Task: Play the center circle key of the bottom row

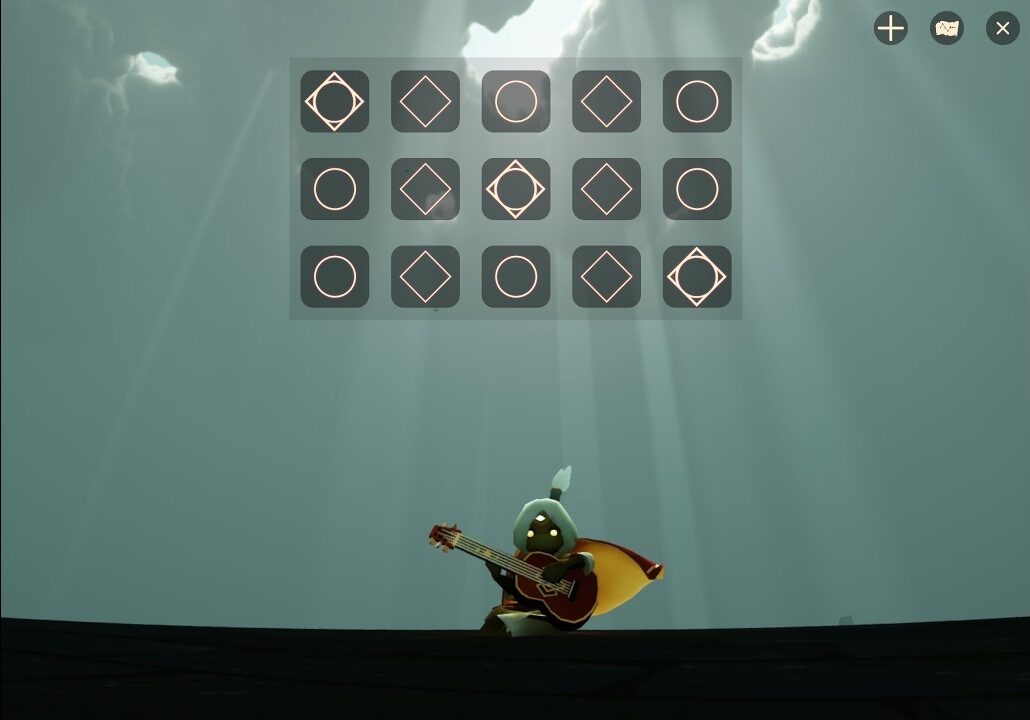Action: [x=516, y=277]
